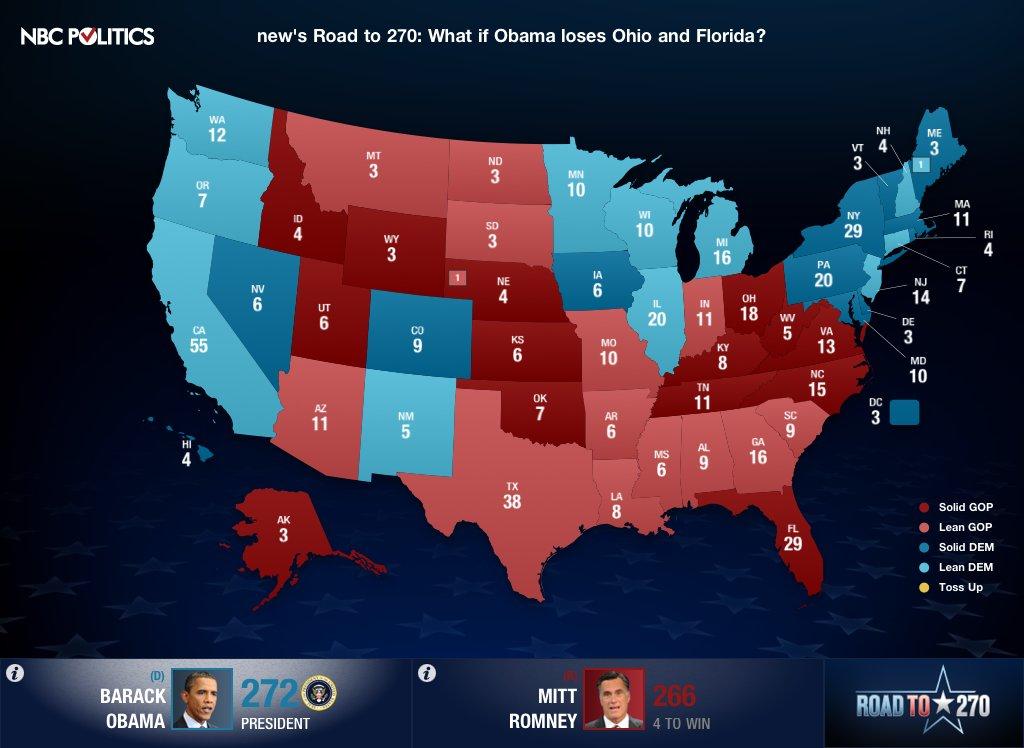This screenshot has width=1024, height=748.
Task: Select the Washington DC square
Action: point(905,412)
